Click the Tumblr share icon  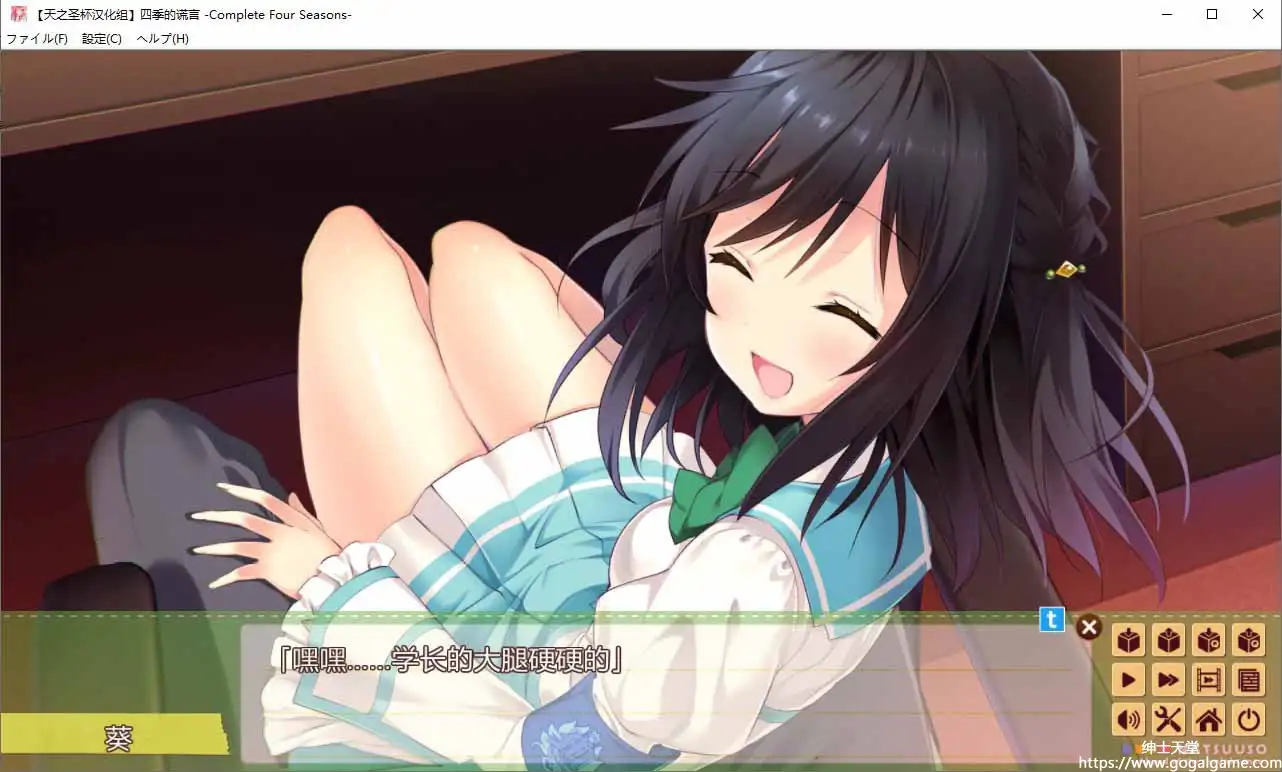(x=1051, y=620)
